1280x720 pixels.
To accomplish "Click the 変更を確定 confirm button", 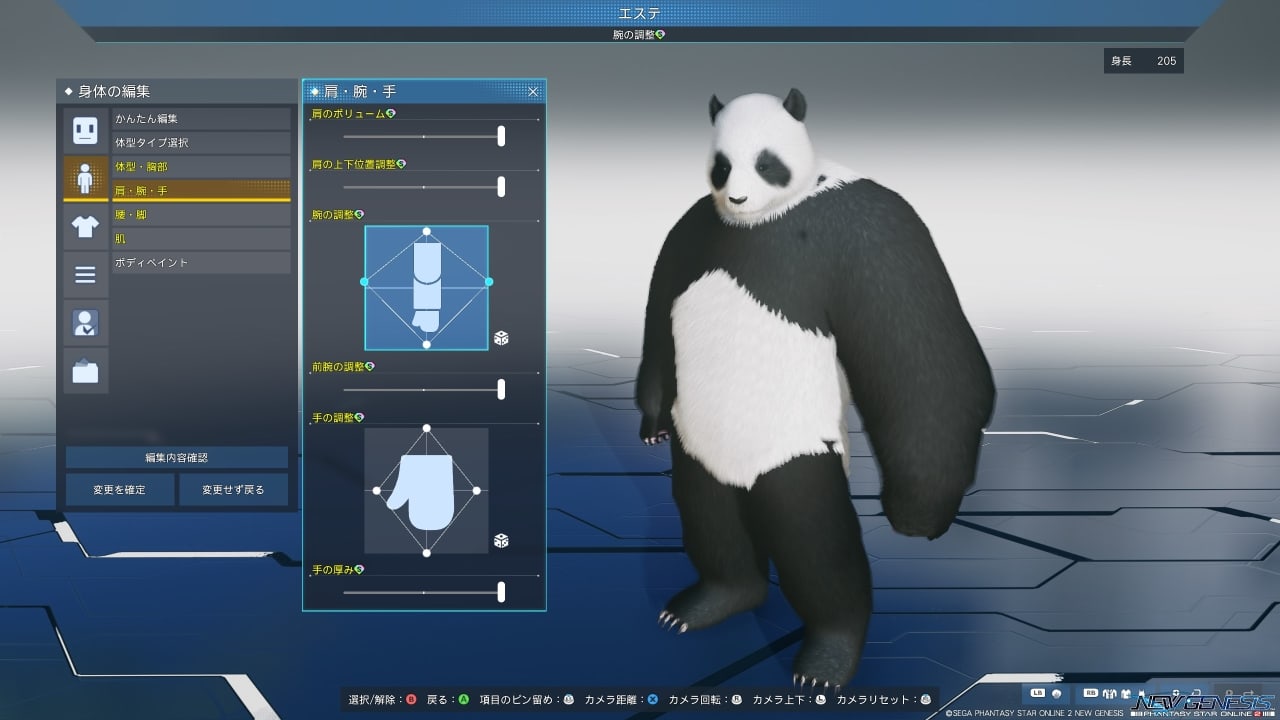I will point(118,489).
